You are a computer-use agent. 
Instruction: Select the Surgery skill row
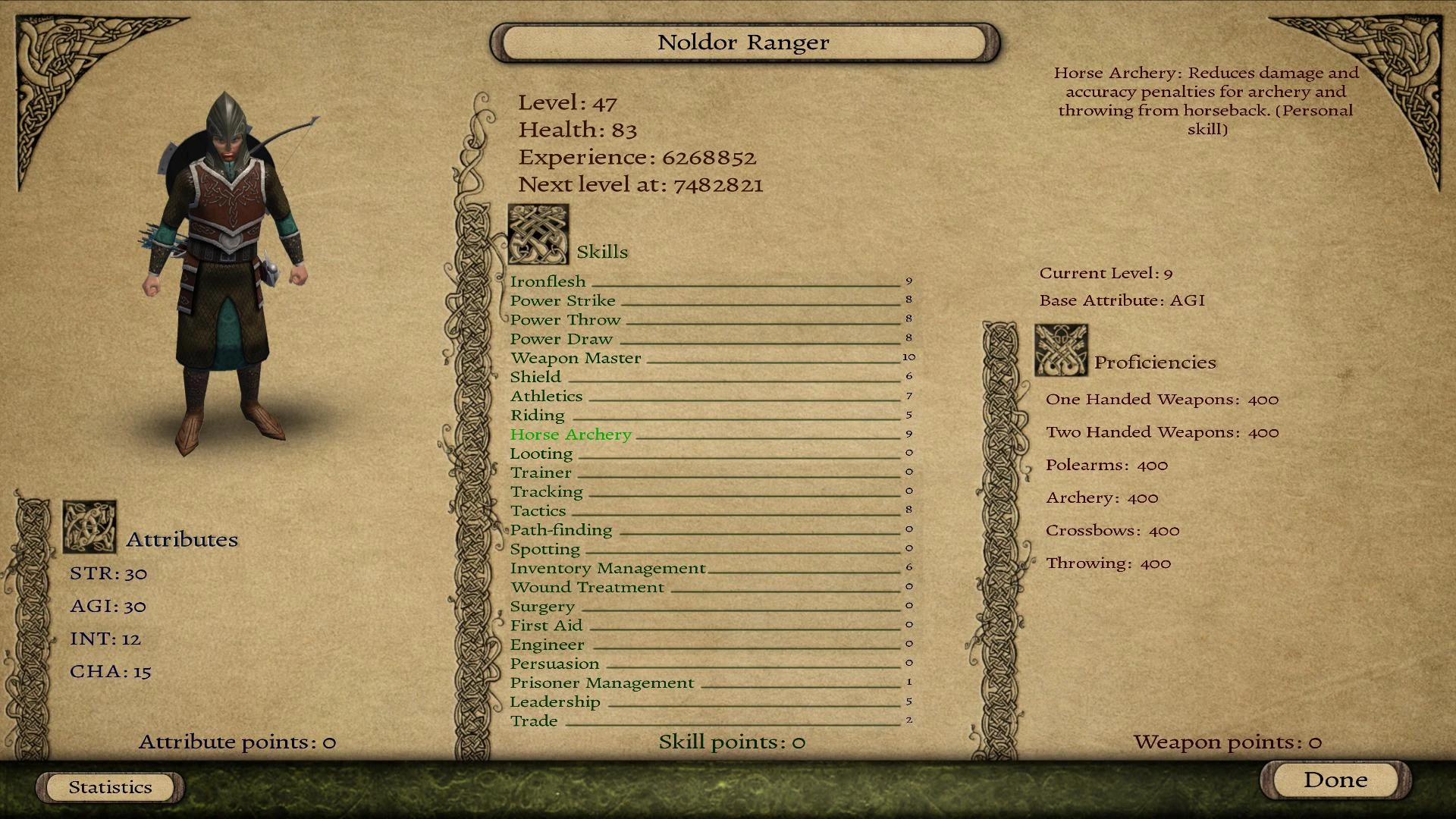(542, 607)
